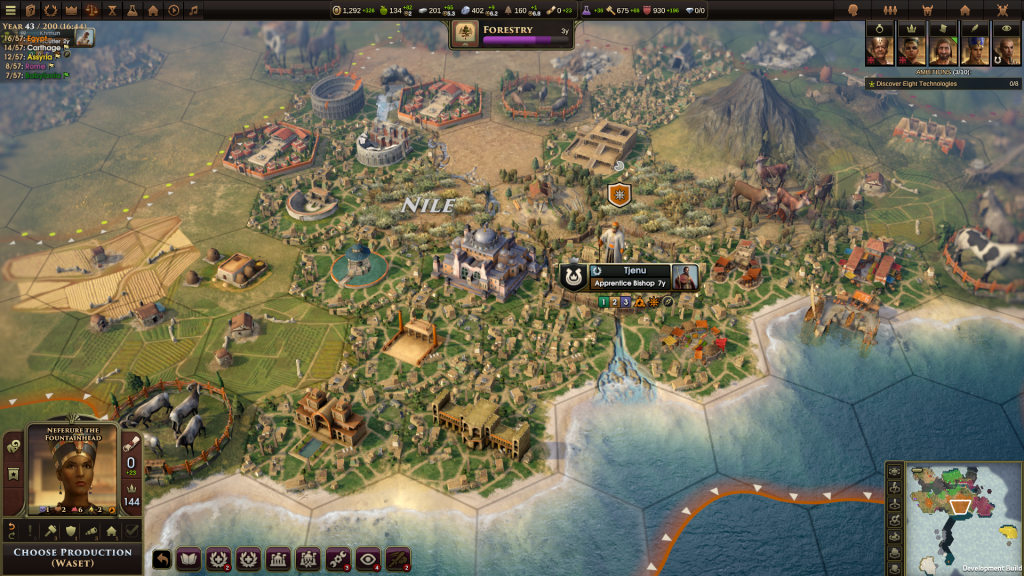Open the flask research screen
This screenshot has height=576, width=1024.
coord(132,10)
